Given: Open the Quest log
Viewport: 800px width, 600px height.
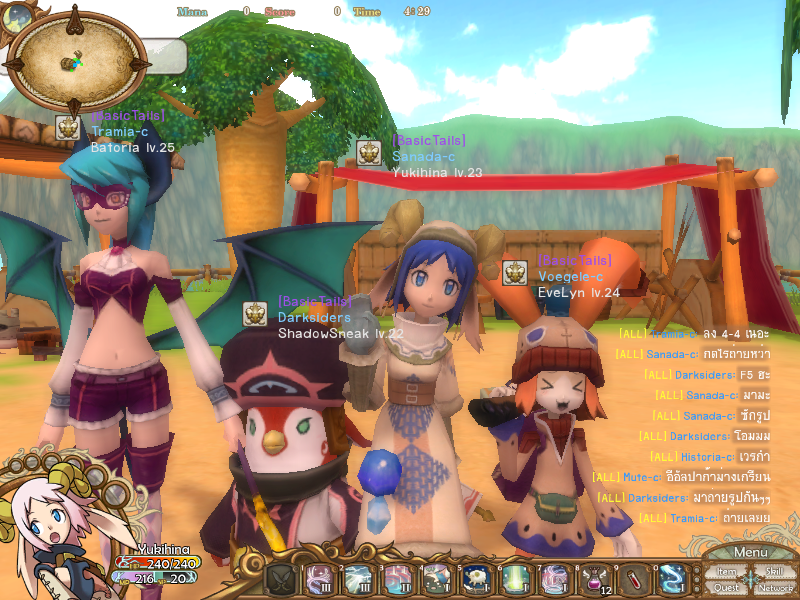Looking at the screenshot, I should [x=727, y=588].
